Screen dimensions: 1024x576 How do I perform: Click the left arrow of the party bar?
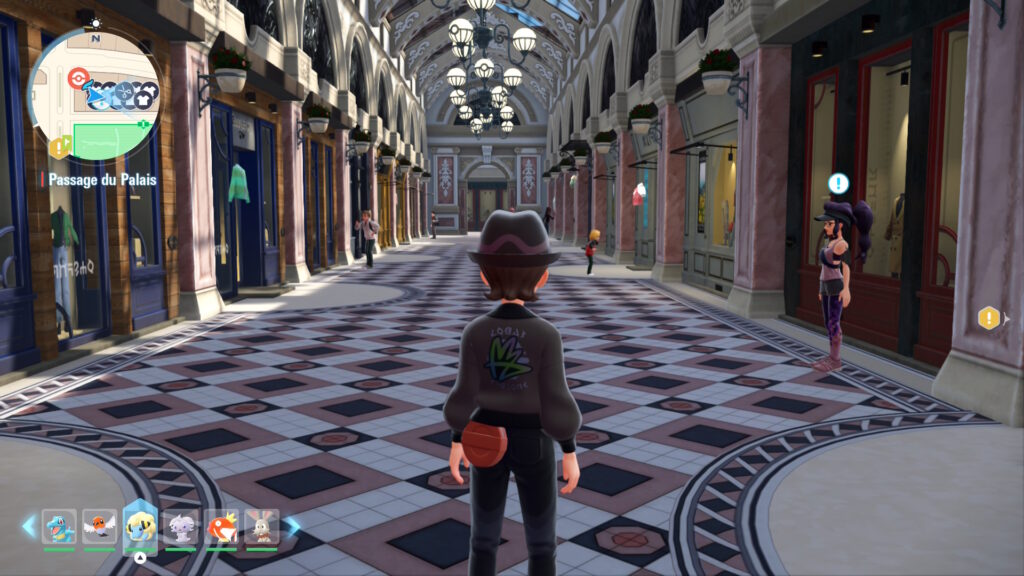tap(28, 525)
